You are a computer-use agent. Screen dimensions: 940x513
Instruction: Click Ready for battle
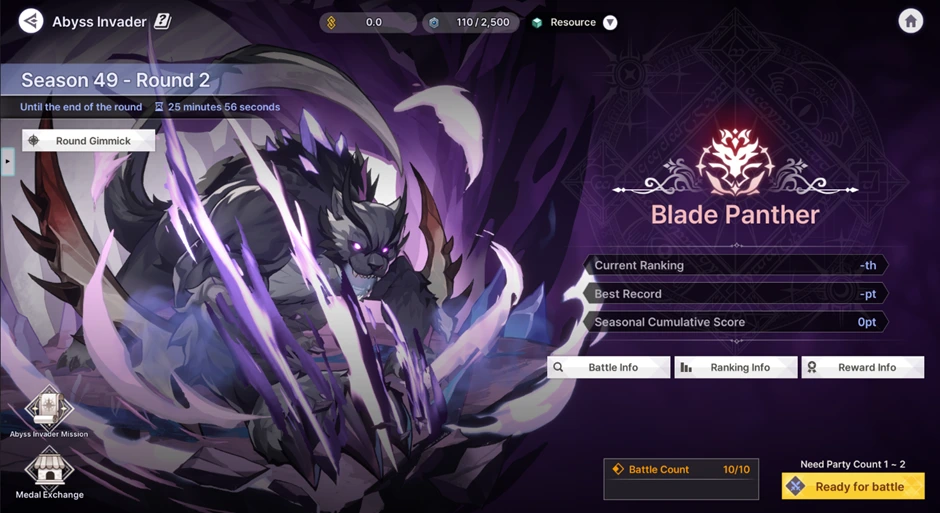coord(853,487)
